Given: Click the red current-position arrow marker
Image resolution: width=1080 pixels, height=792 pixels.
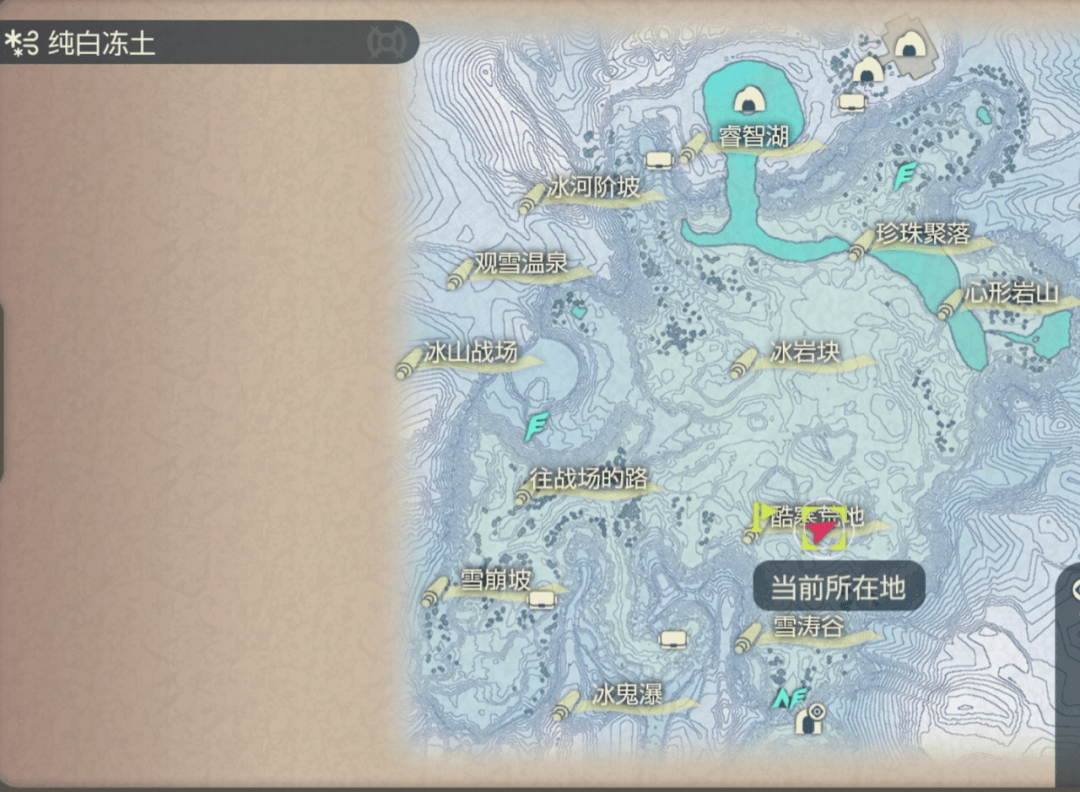Looking at the screenshot, I should point(823,532).
